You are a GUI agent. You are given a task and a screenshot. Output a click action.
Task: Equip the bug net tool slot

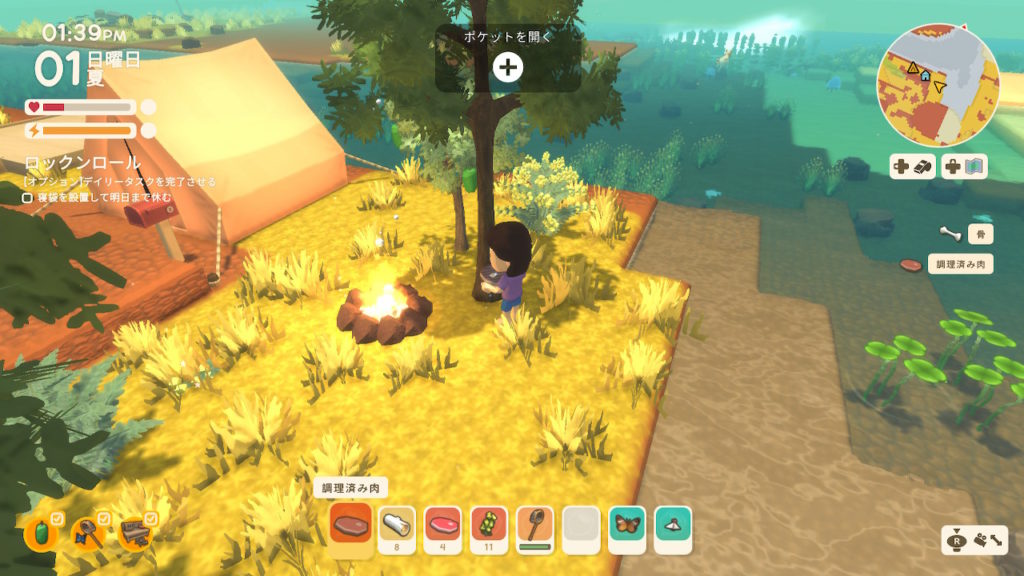535,524
